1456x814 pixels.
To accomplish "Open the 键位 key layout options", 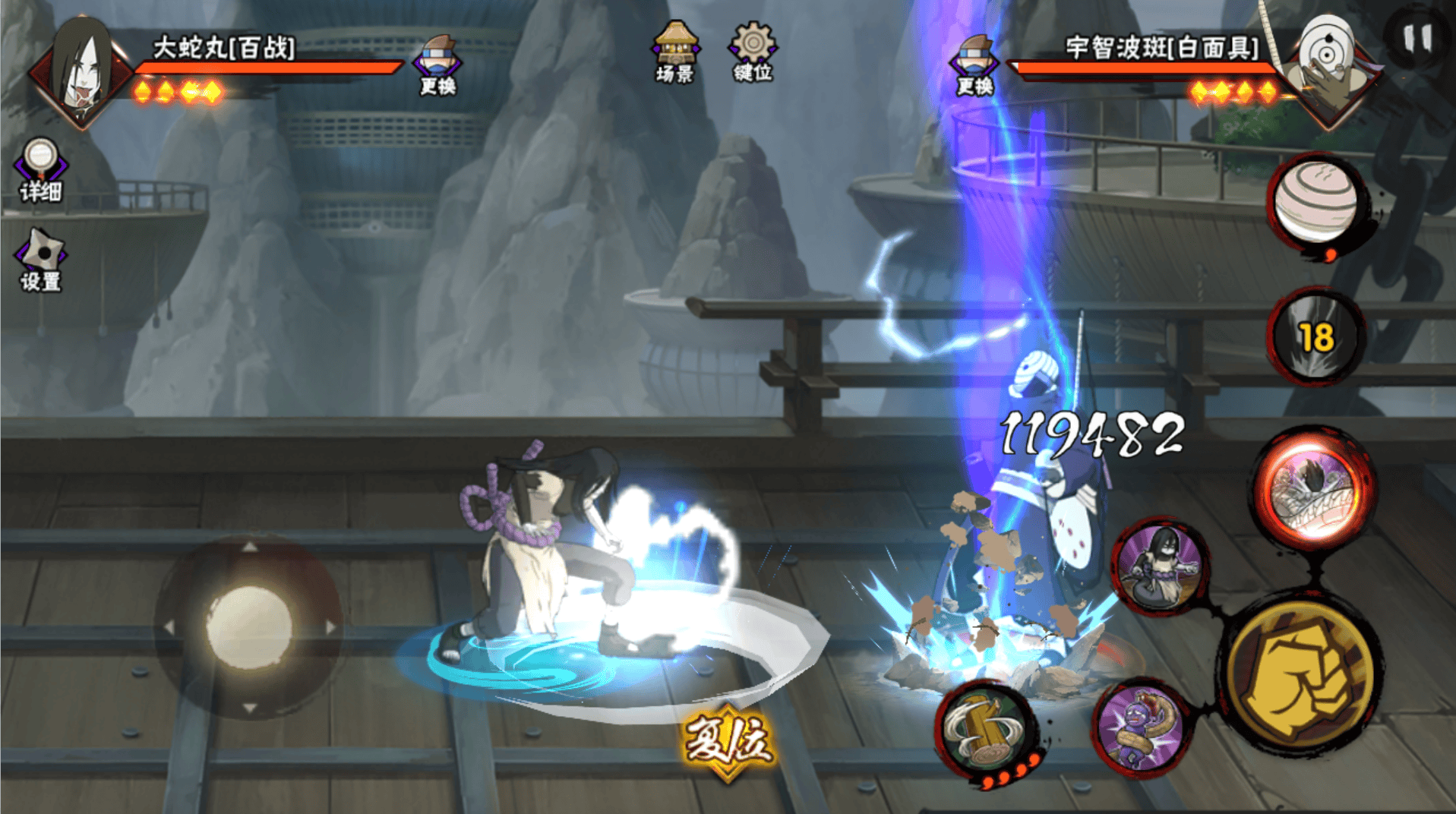I will (752, 52).
